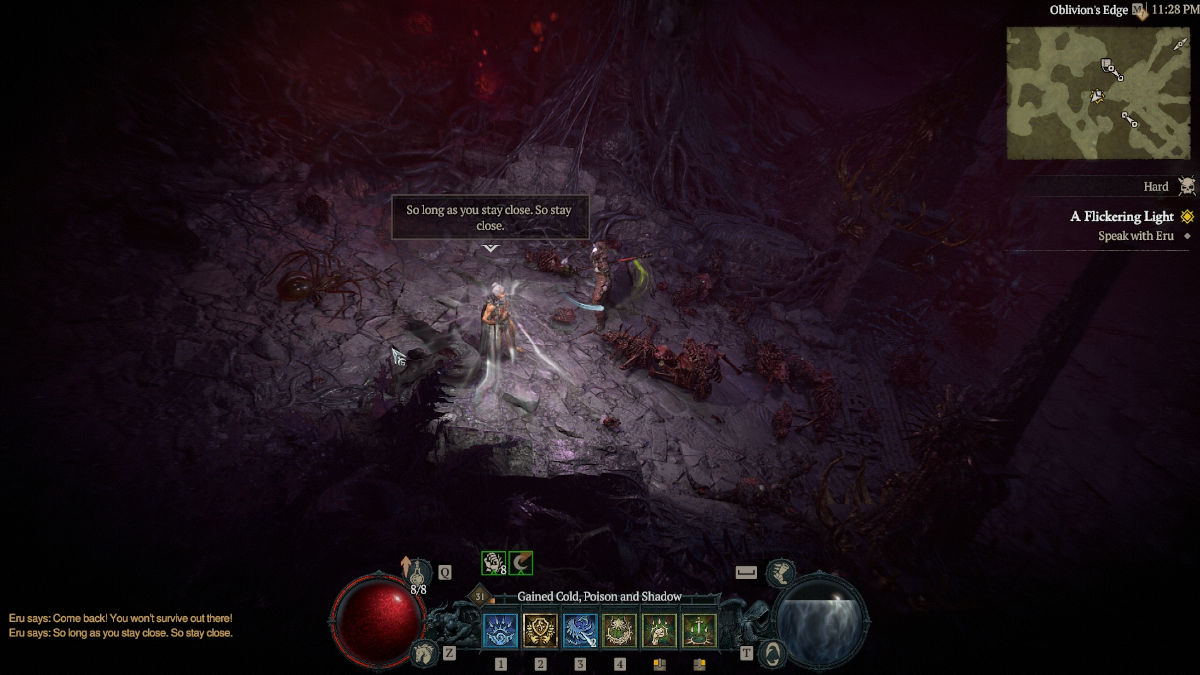
Task: Click the map icon next to Oblivion's Edge
Action: point(1138,10)
